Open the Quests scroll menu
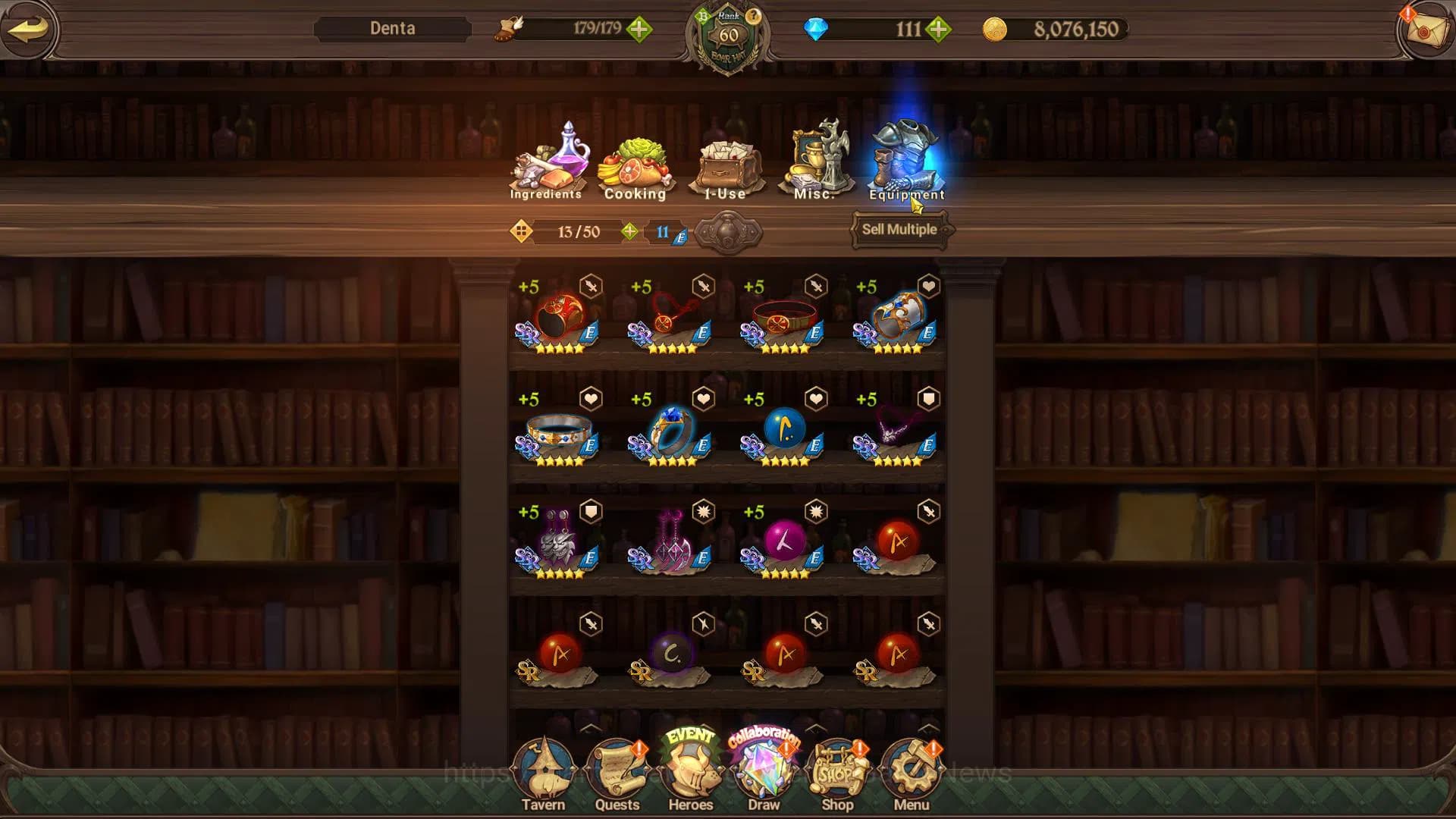 [617, 775]
